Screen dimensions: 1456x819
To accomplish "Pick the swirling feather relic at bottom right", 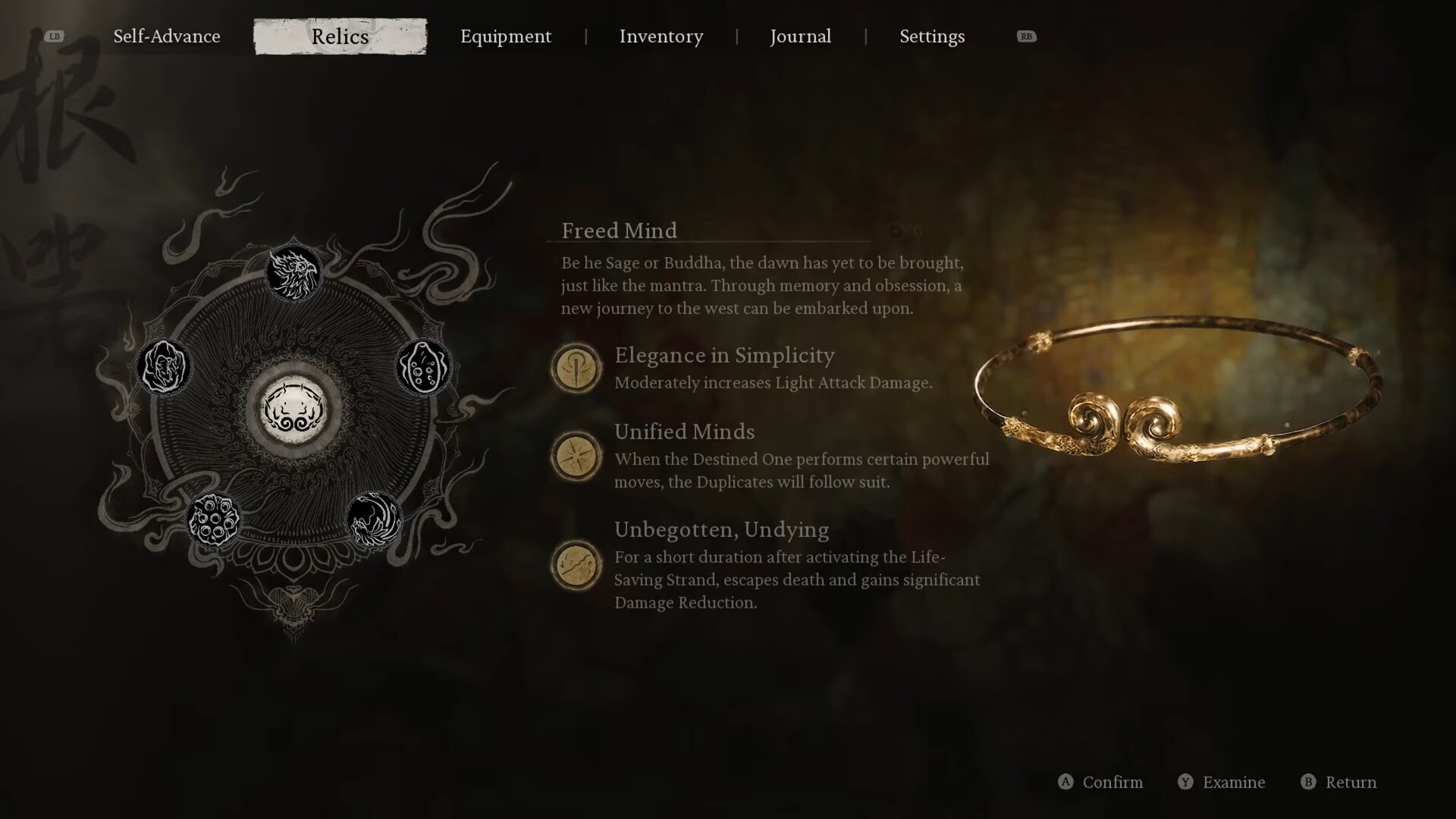I will 374,519.
